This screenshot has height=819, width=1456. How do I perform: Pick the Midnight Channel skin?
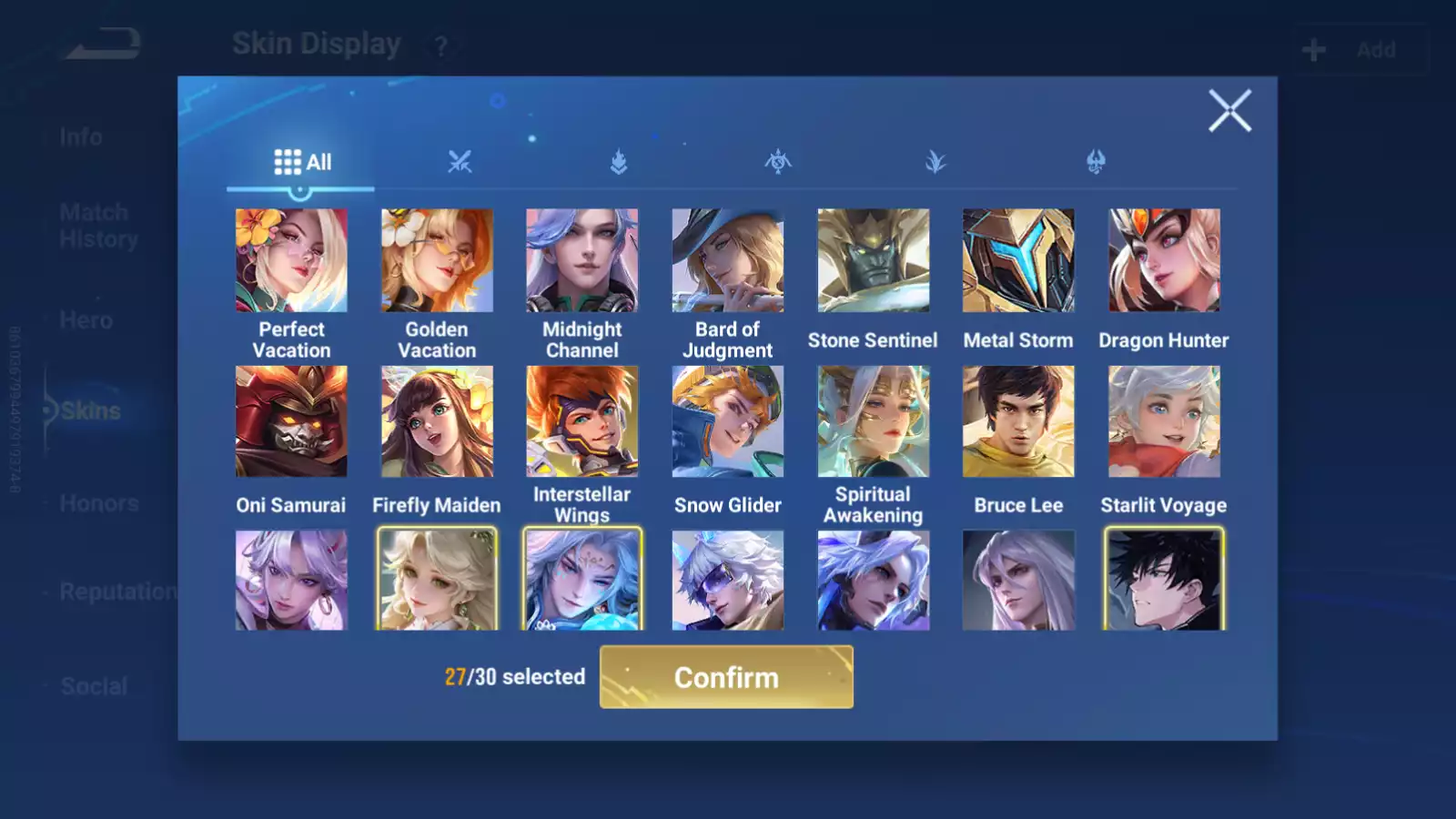point(582,261)
